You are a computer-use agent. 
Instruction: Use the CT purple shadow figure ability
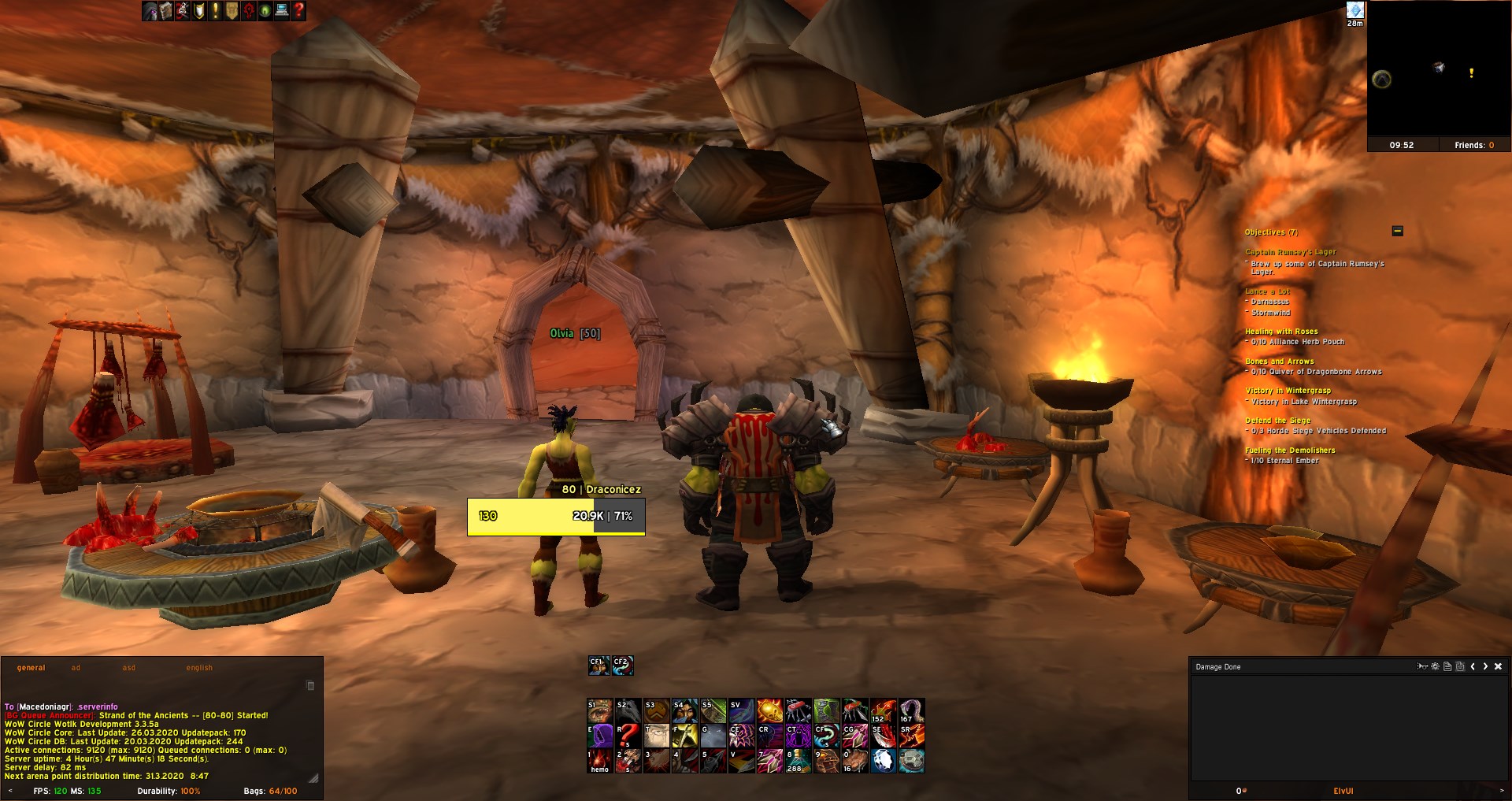click(798, 736)
